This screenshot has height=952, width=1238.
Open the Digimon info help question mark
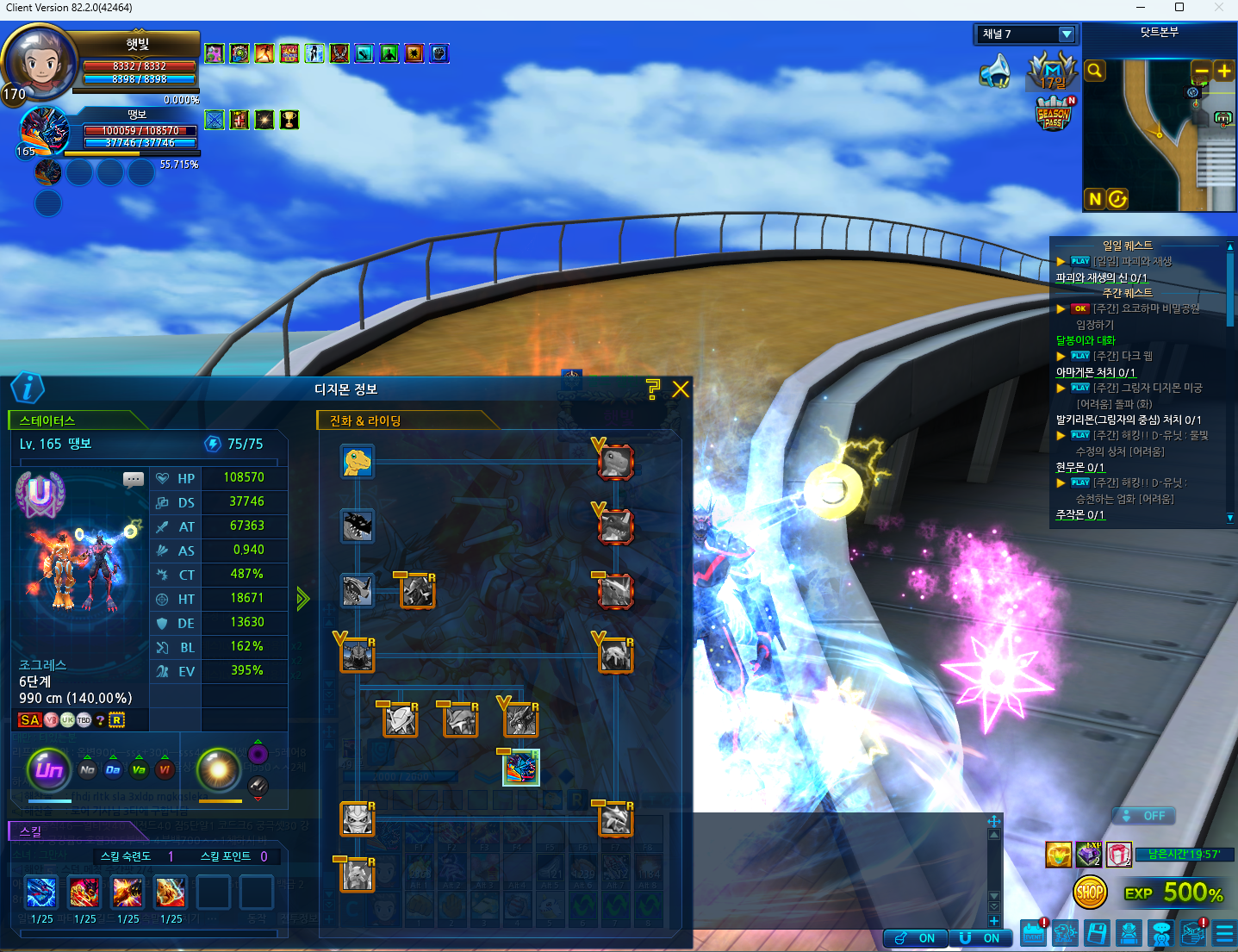click(x=653, y=389)
